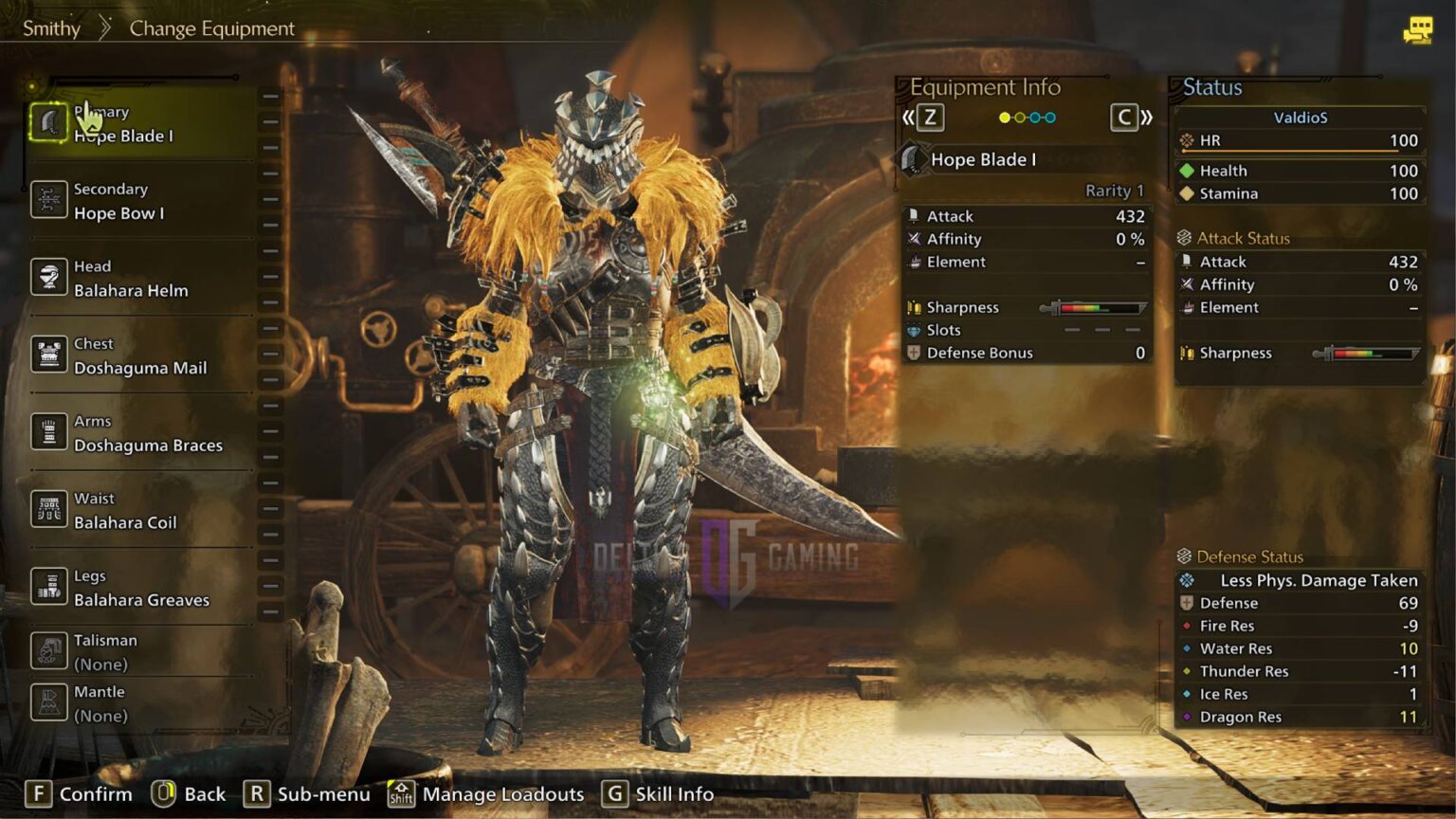The image size is (1456, 819).
Task: Click Manage Loadouts in the bottom bar
Action: tap(502, 794)
